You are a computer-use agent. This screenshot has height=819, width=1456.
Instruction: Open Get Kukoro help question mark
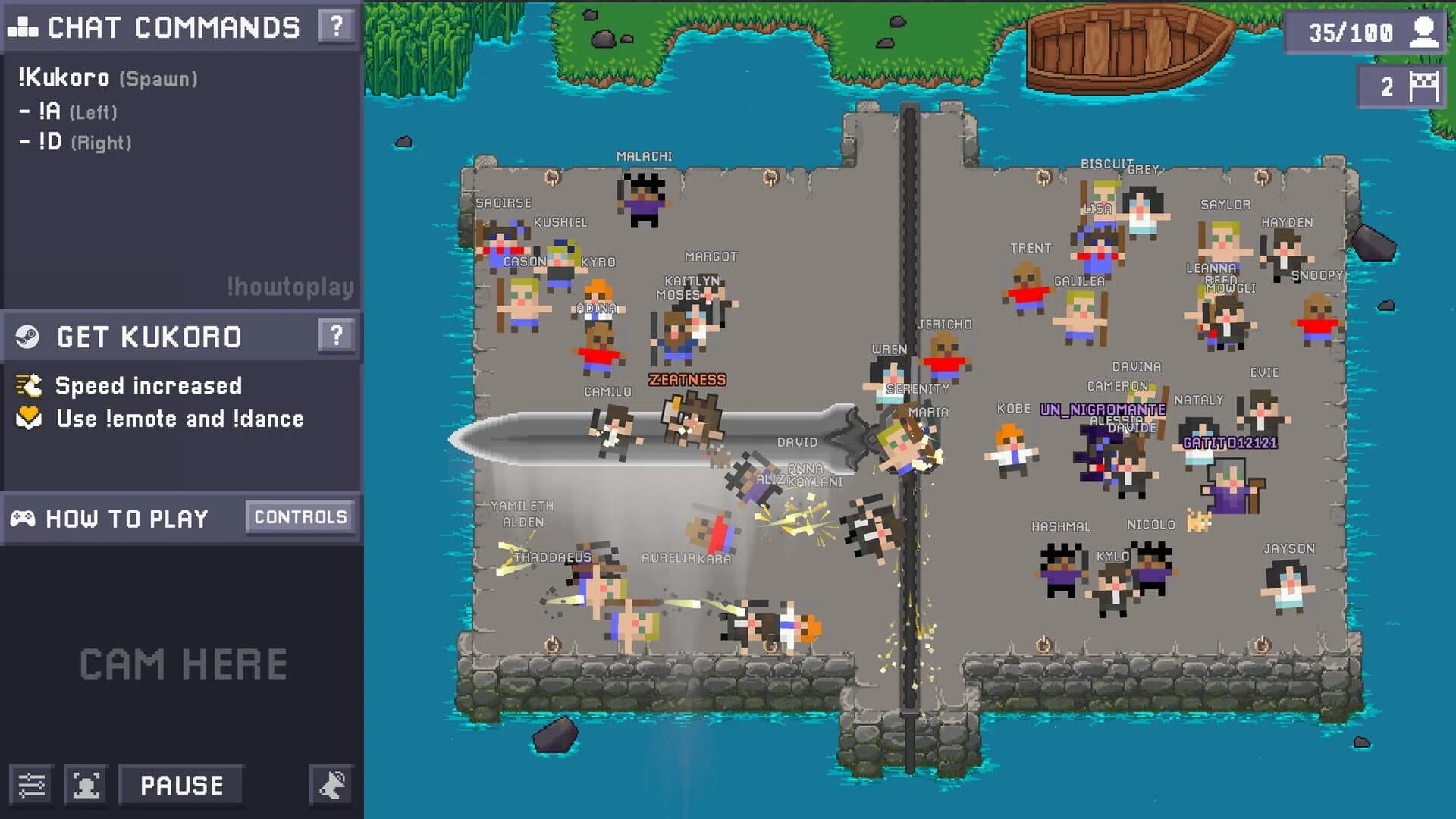click(x=337, y=336)
